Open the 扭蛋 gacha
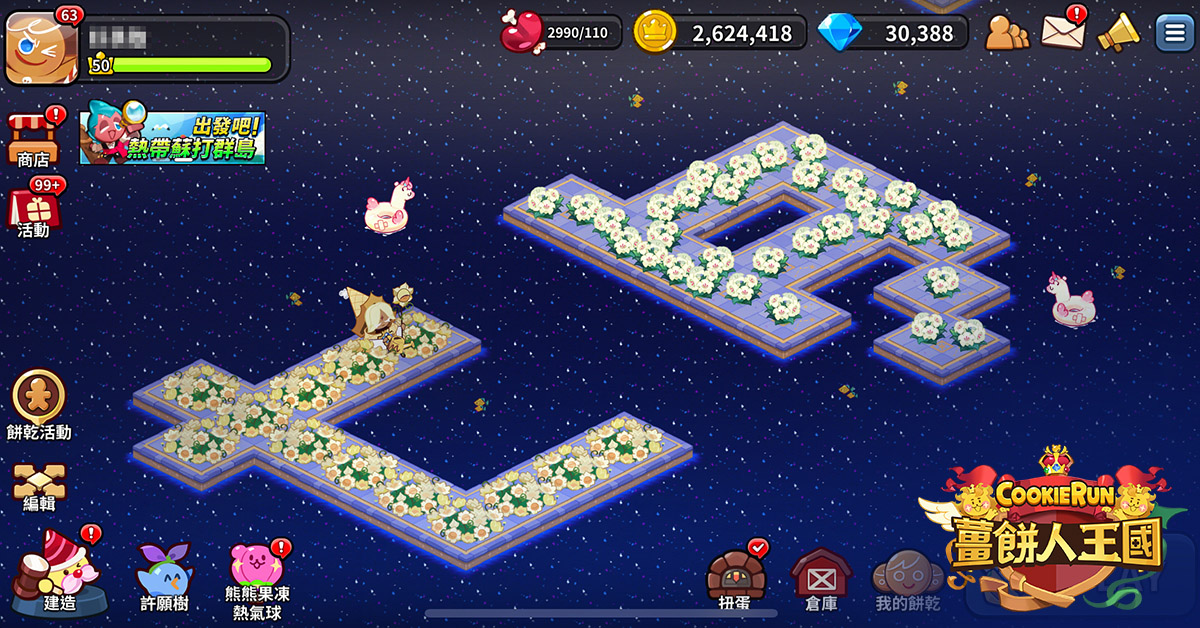The height and width of the screenshot is (628, 1200). tap(735, 577)
